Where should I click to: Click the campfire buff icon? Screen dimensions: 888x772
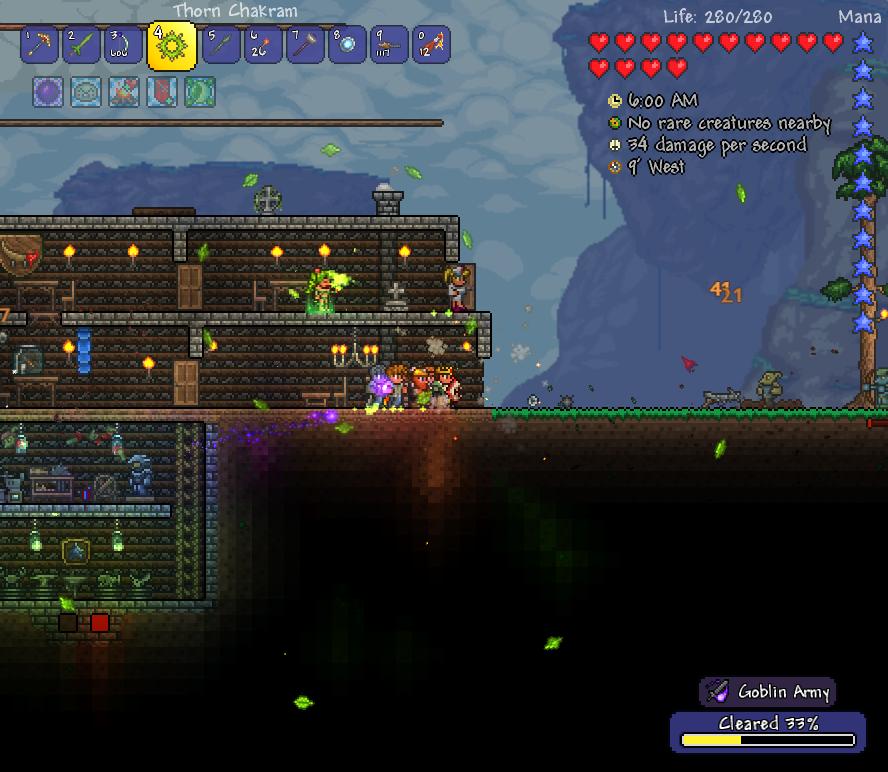pyautogui.click(x=124, y=92)
